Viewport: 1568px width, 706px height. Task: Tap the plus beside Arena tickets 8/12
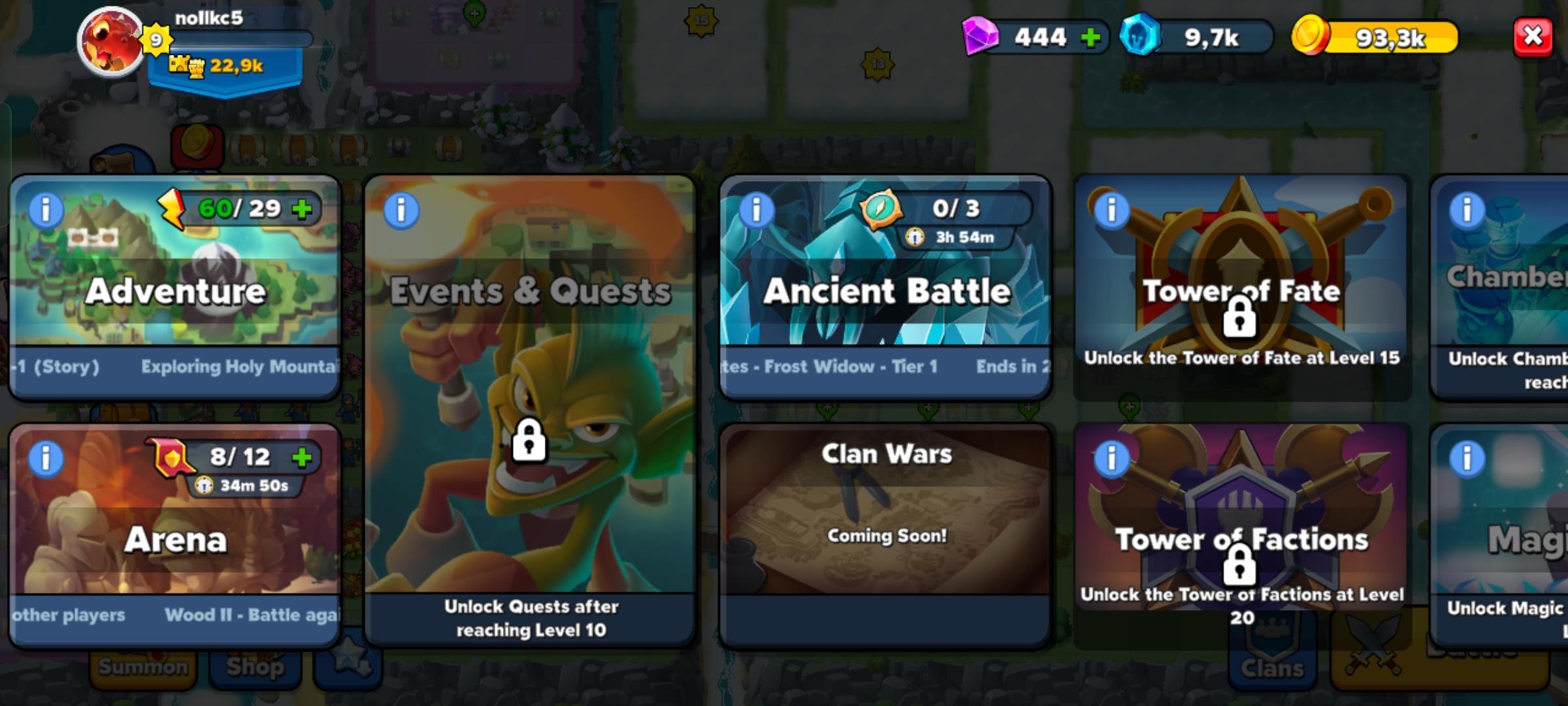[x=302, y=457]
